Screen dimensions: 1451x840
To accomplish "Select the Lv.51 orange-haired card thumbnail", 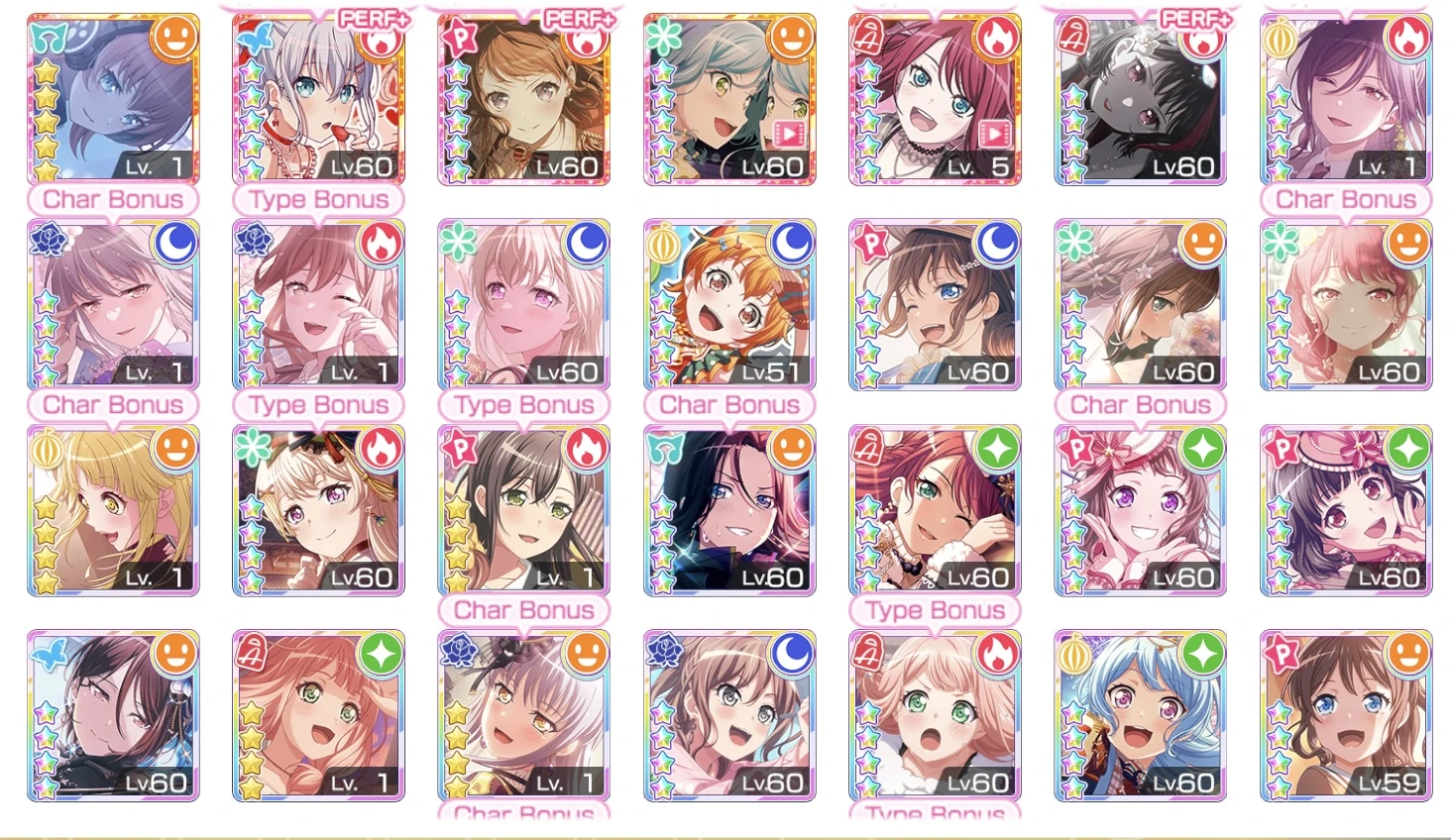I will [x=728, y=307].
